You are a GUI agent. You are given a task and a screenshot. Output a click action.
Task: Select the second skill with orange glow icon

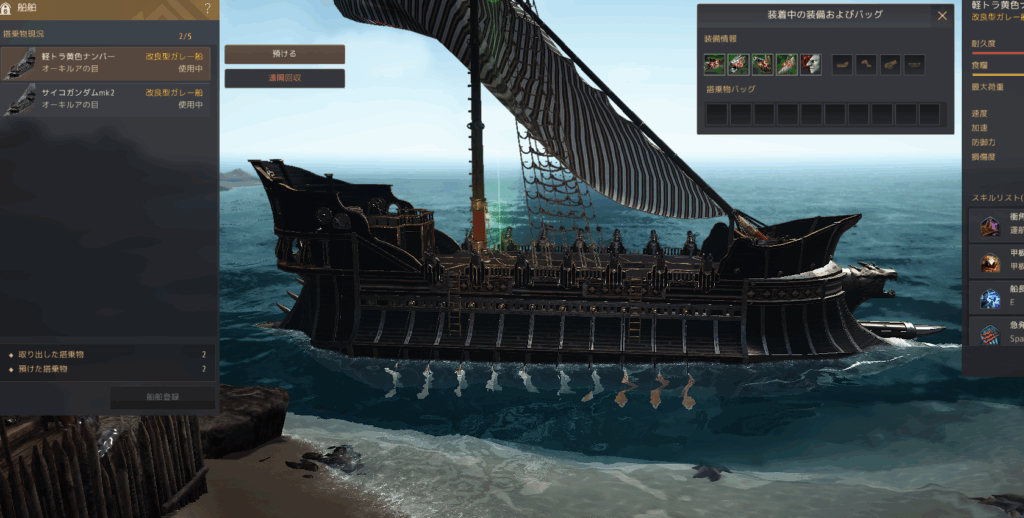point(990,262)
